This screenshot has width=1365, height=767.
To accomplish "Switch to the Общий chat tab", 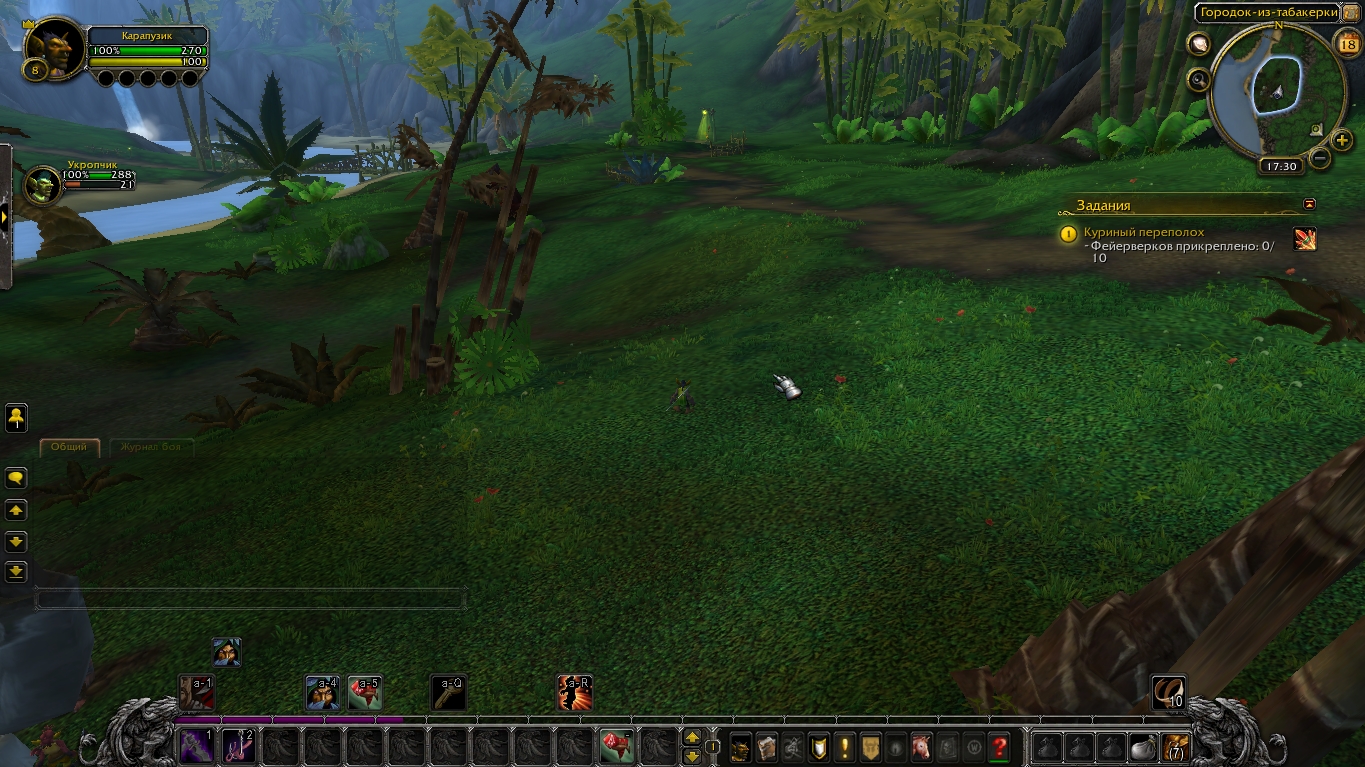I will point(69,447).
